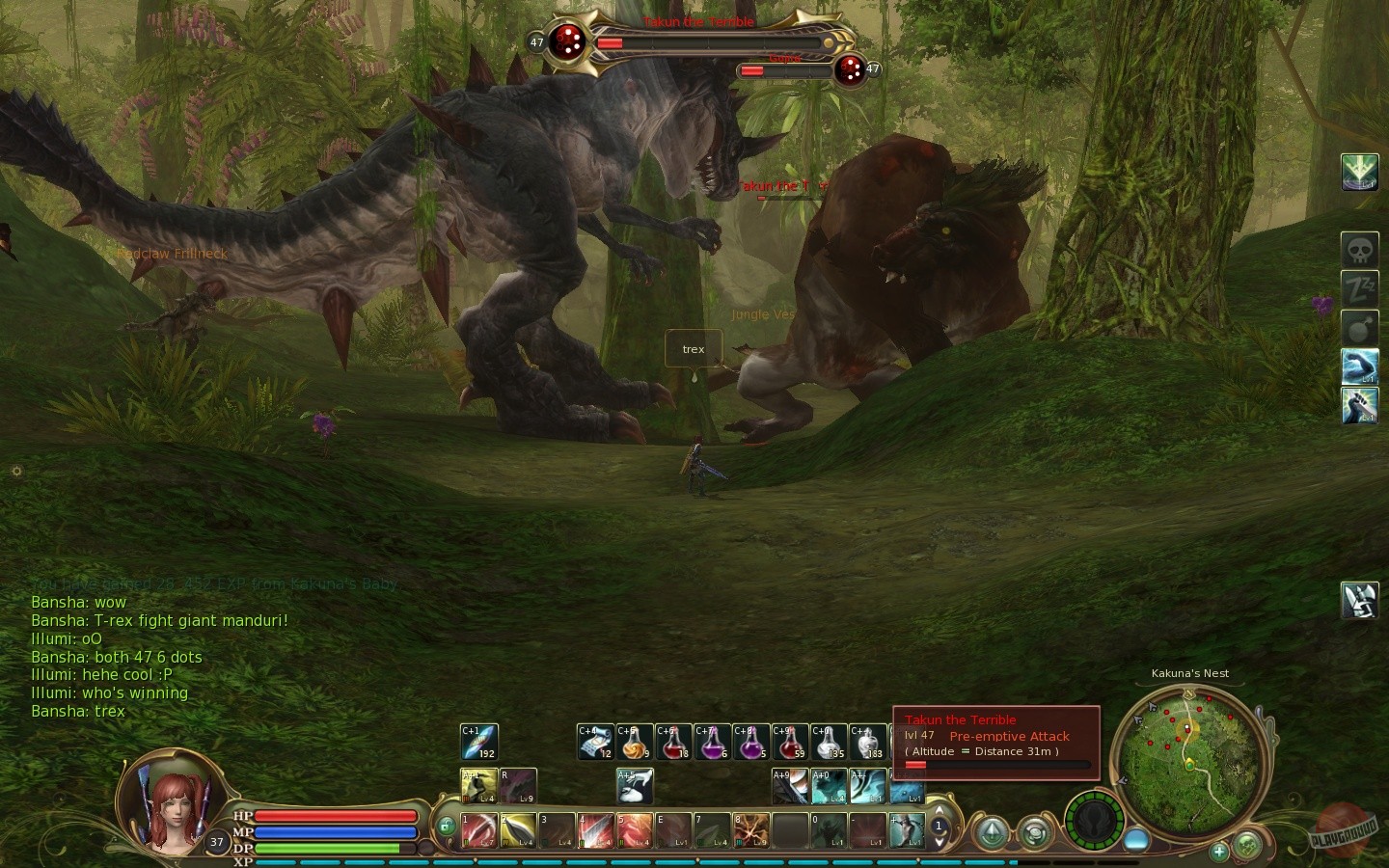Click the Zzz sleep icon on the right sidebar
The image size is (1389, 868).
click(1360, 286)
